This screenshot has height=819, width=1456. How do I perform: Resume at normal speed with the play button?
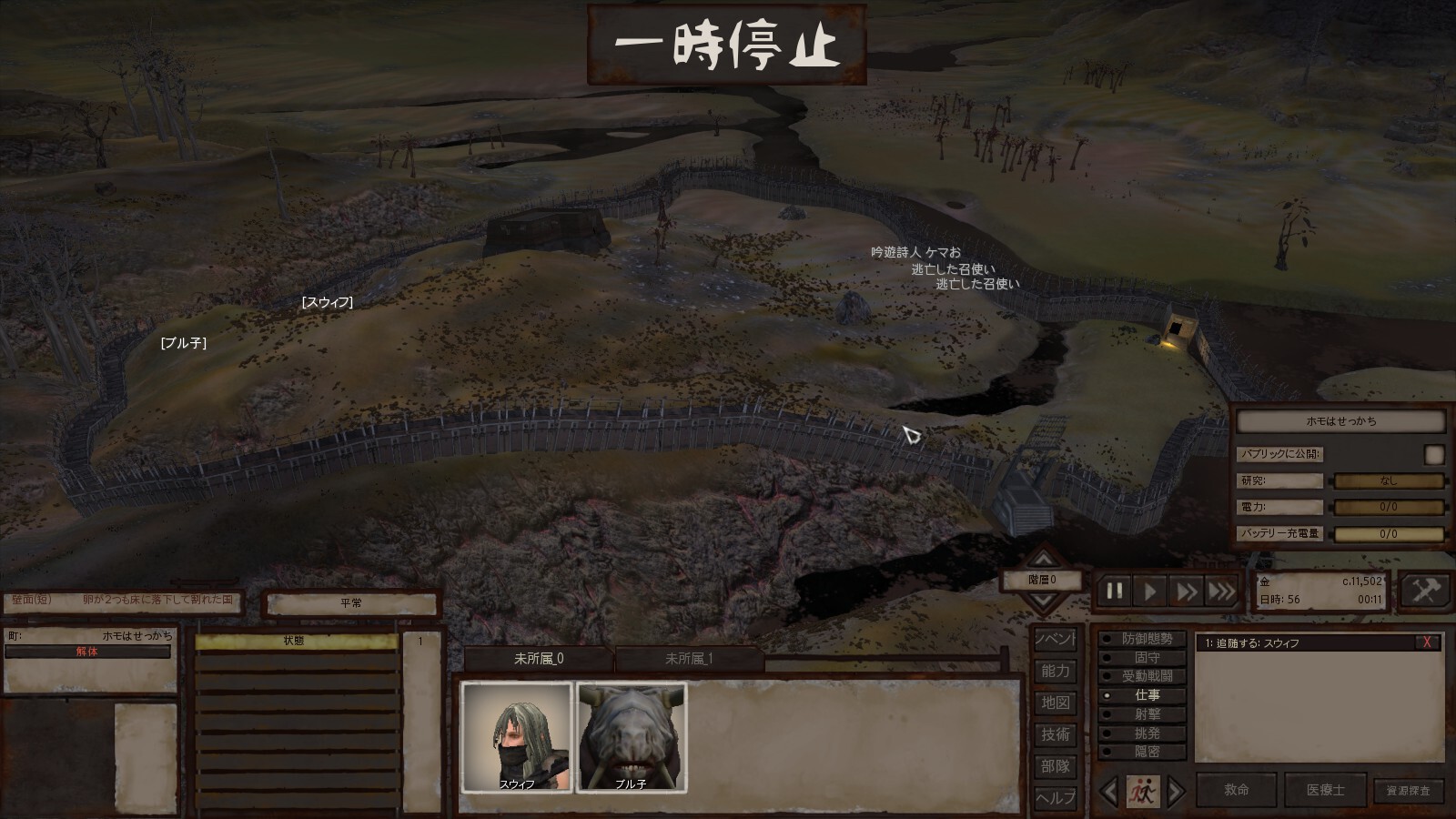[x=1150, y=591]
